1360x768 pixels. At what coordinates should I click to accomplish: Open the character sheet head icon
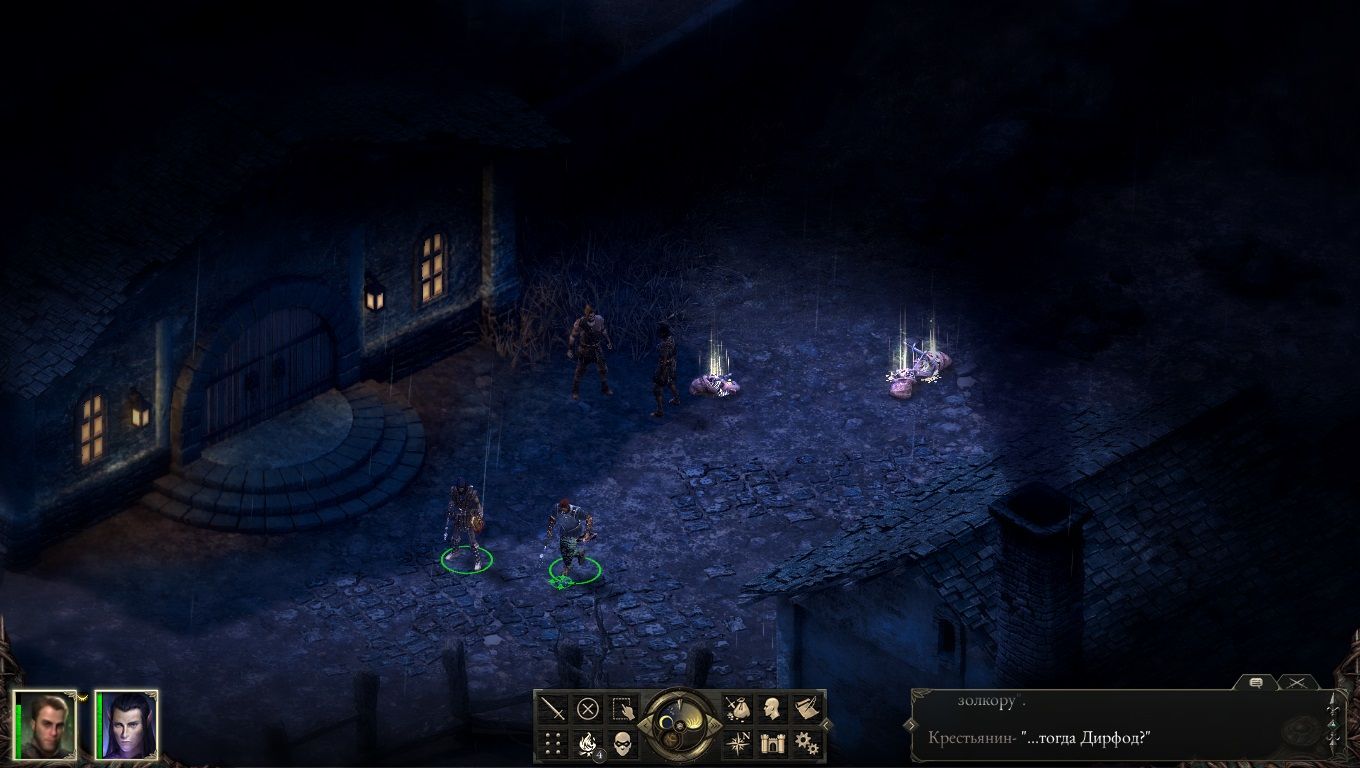[x=772, y=709]
